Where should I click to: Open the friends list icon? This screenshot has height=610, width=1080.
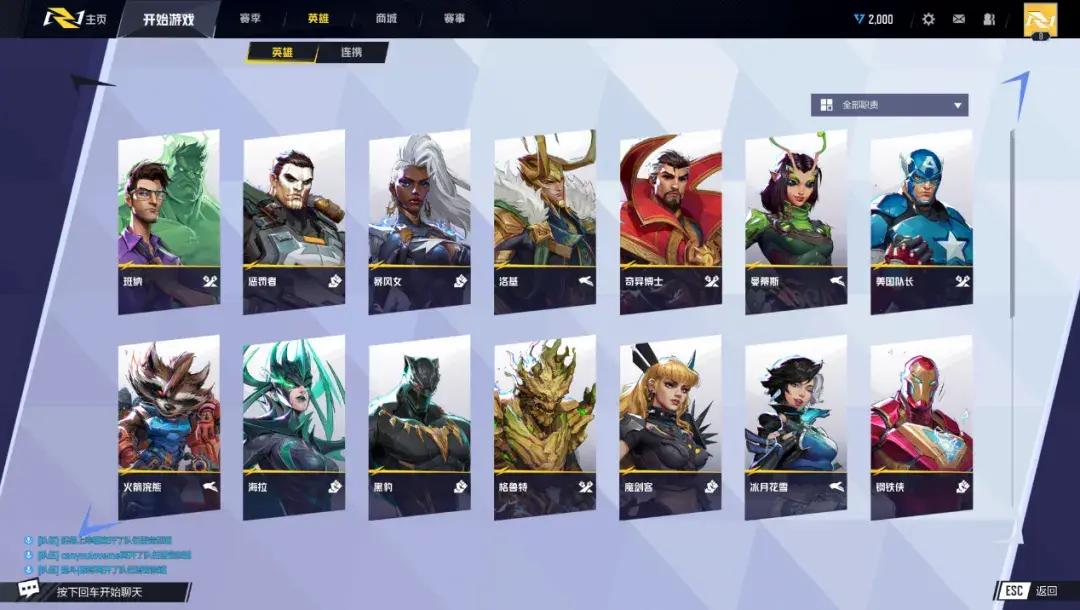[x=989, y=19]
